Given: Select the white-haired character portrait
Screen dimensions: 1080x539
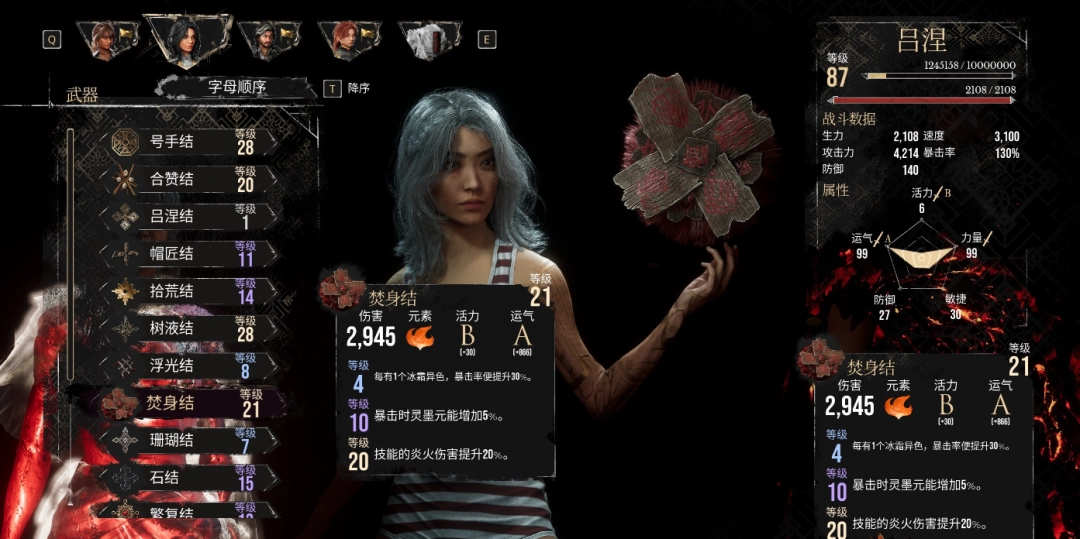Looking at the screenshot, I should 428,39.
